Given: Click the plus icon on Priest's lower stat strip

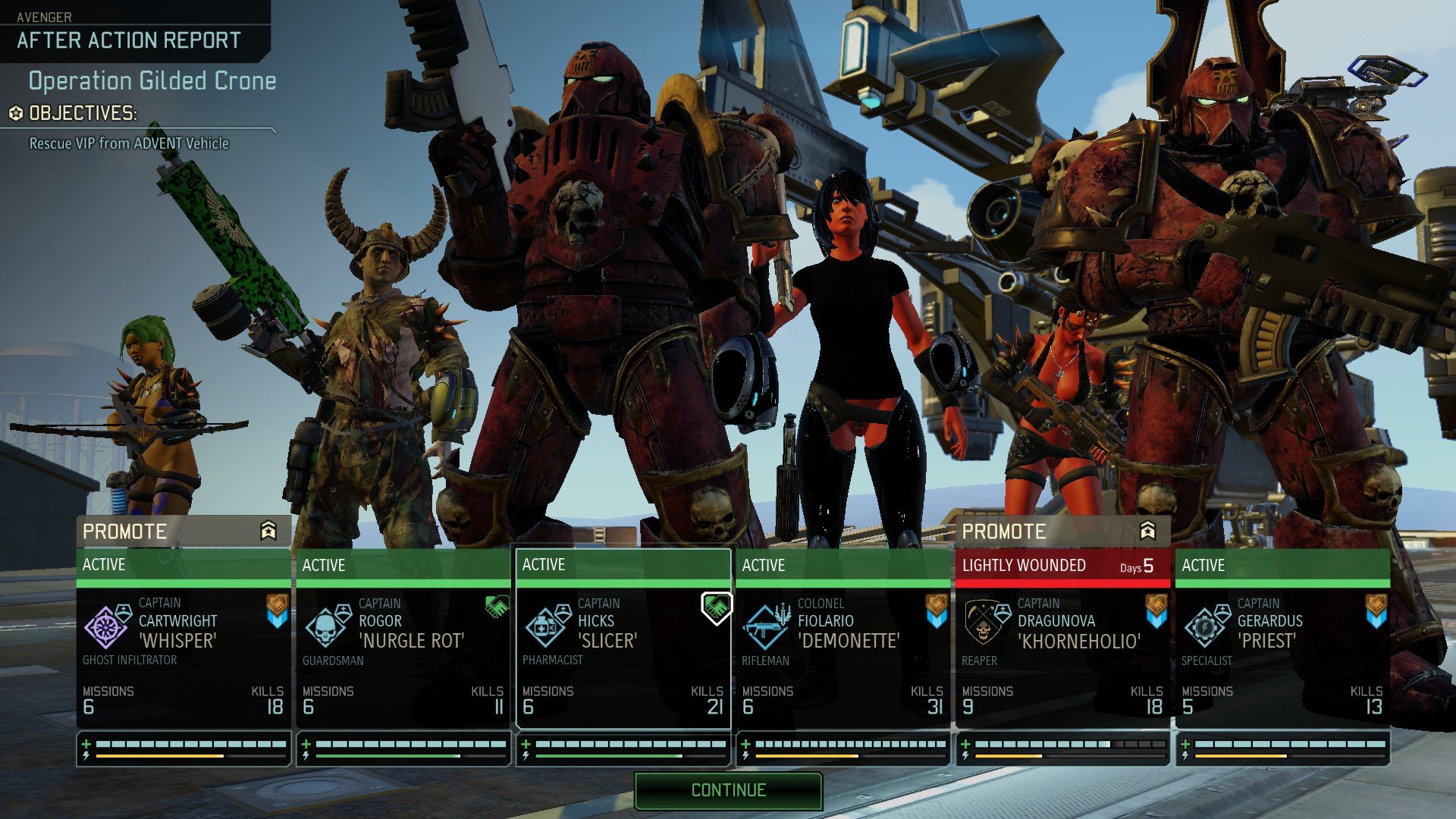Looking at the screenshot, I should pos(1185,745).
